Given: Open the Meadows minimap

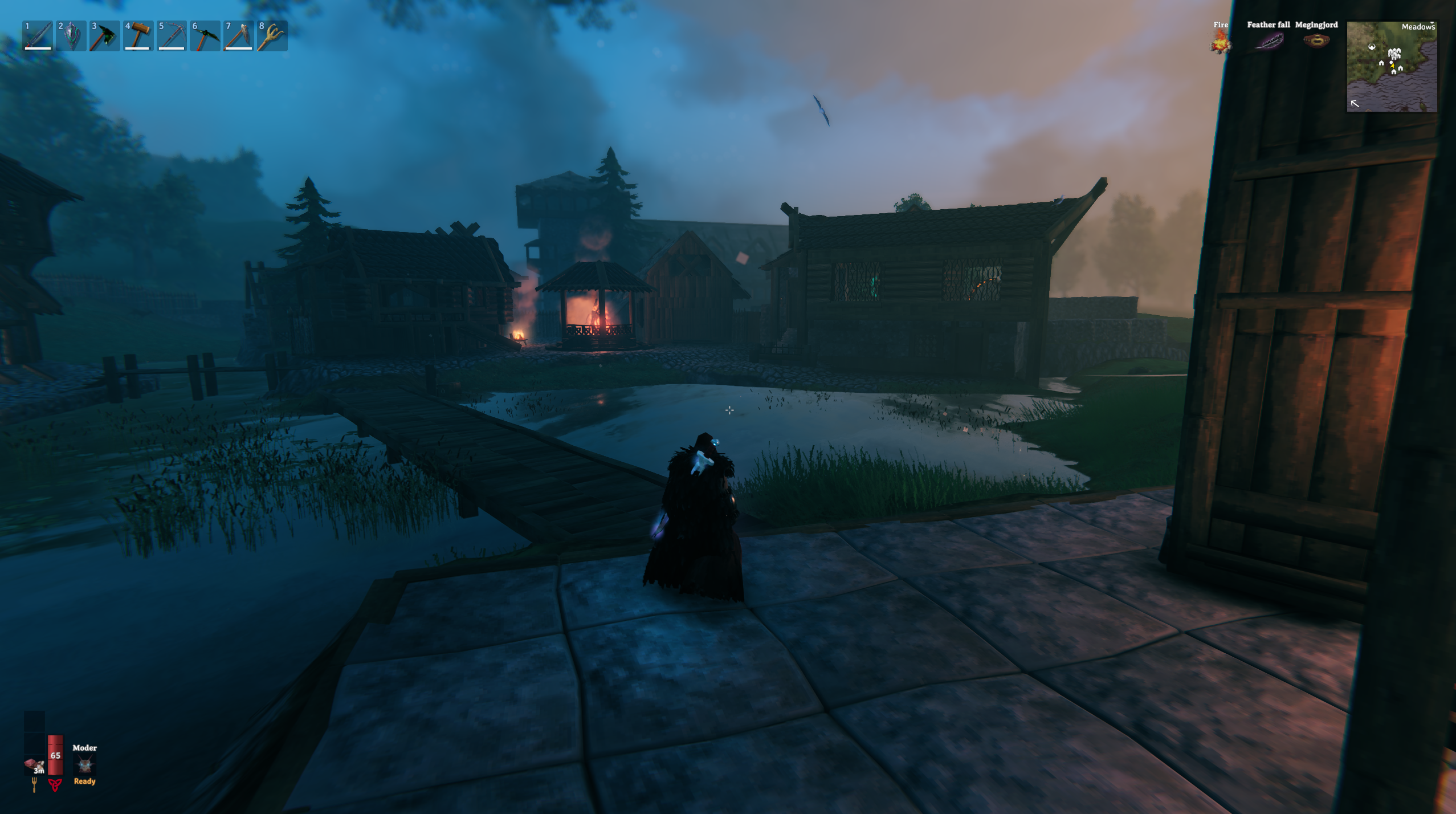Looking at the screenshot, I should (x=1391, y=66).
